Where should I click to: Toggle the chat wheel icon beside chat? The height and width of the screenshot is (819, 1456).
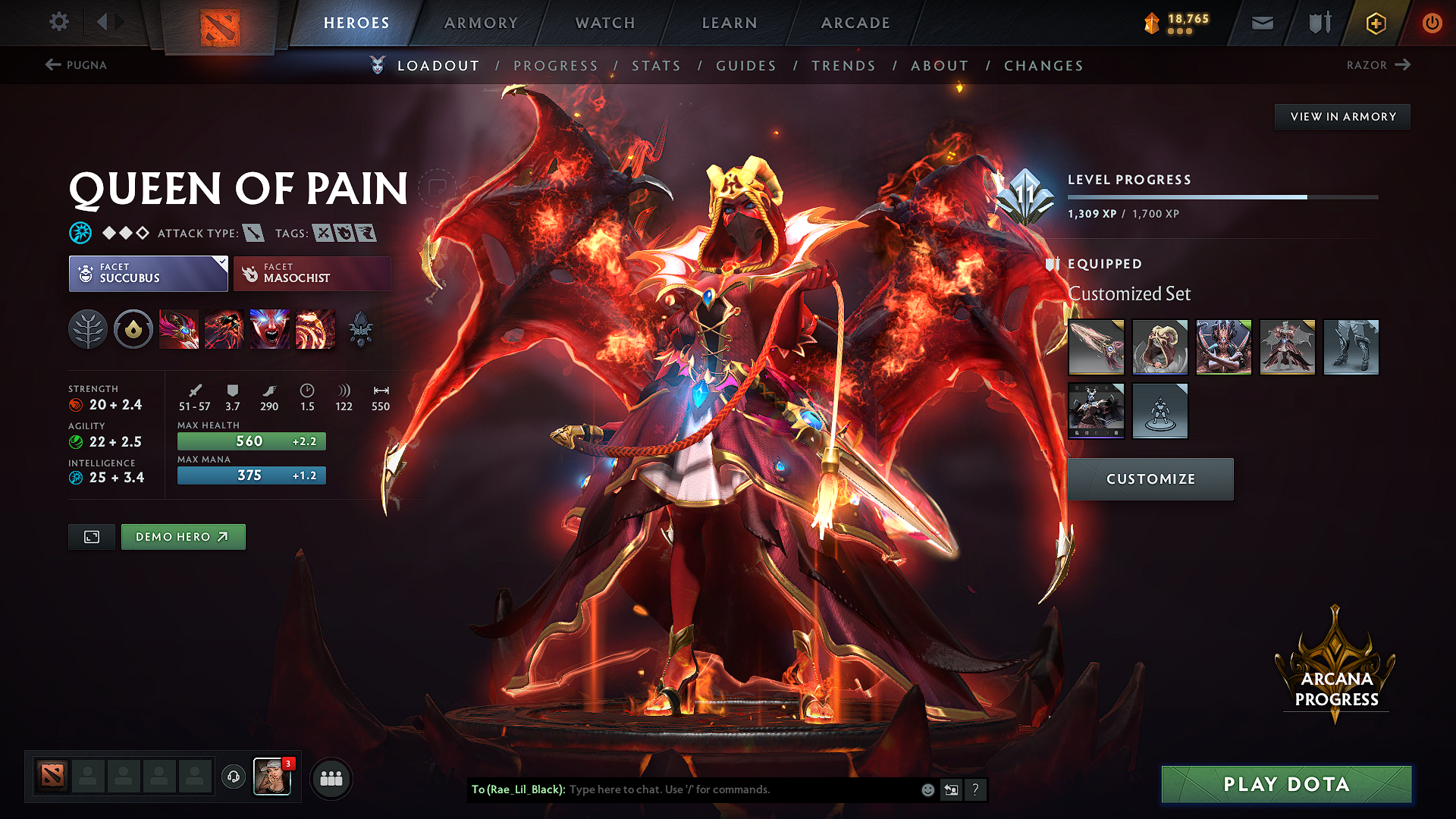952,789
